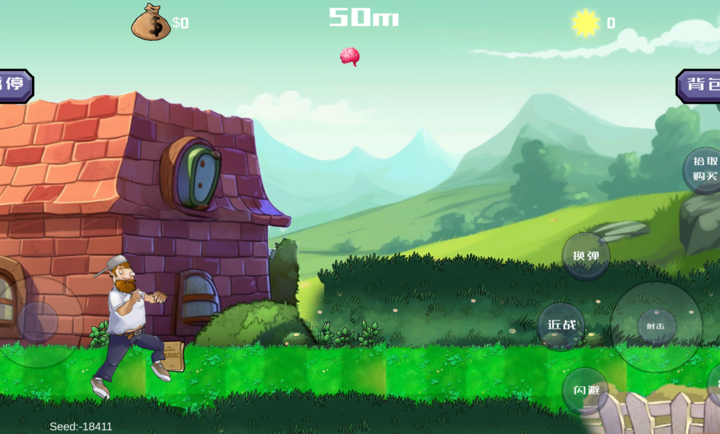Open the backpack (背包) button
The width and height of the screenshot is (720, 434).
pyautogui.click(x=702, y=86)
